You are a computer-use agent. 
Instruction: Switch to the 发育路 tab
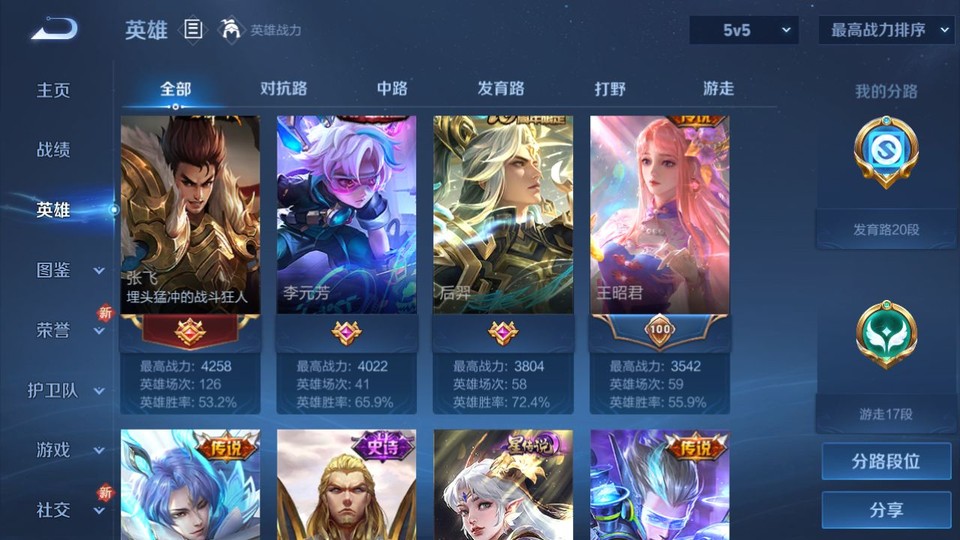pos(501,88)
